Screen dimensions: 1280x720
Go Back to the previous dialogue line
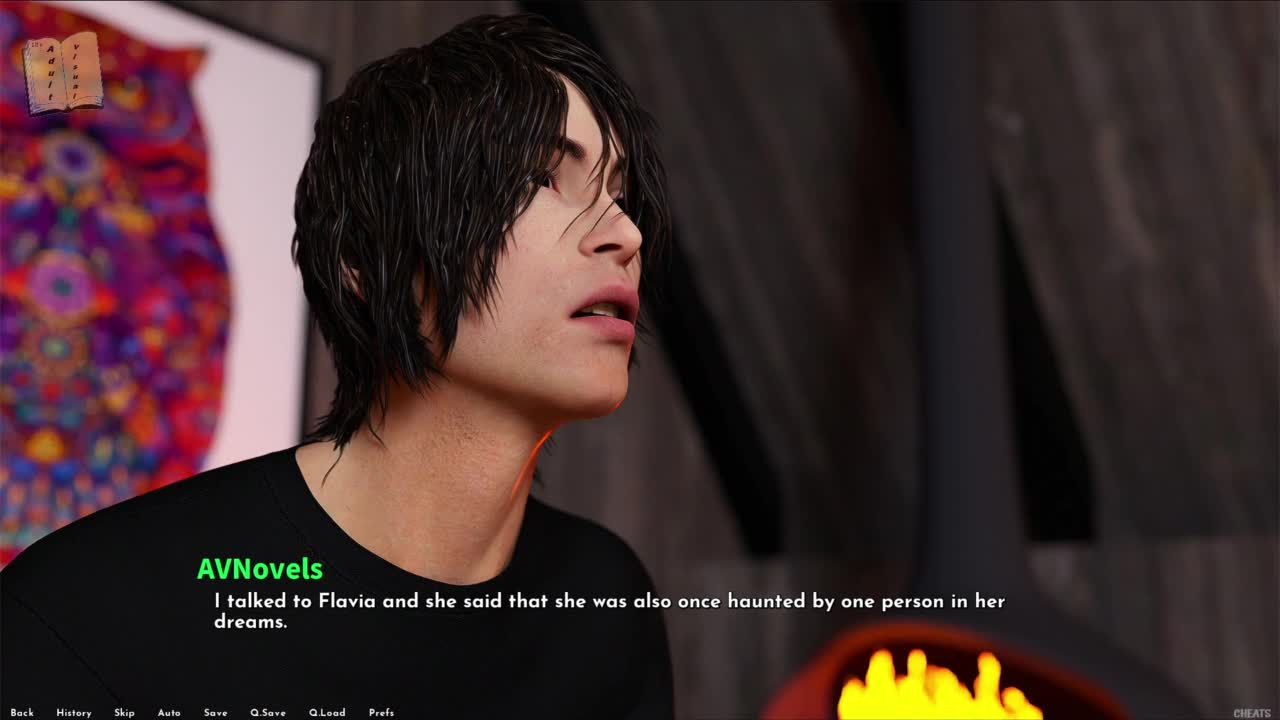click(x=22, y=713)
